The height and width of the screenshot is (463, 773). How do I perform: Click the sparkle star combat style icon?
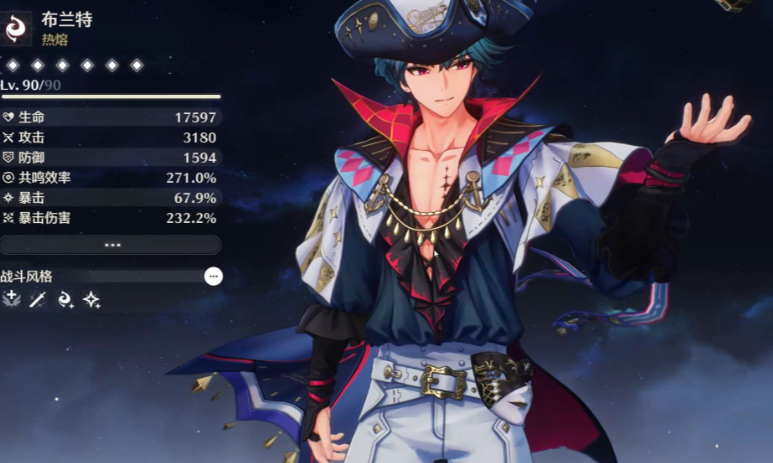tap(92, 299)
